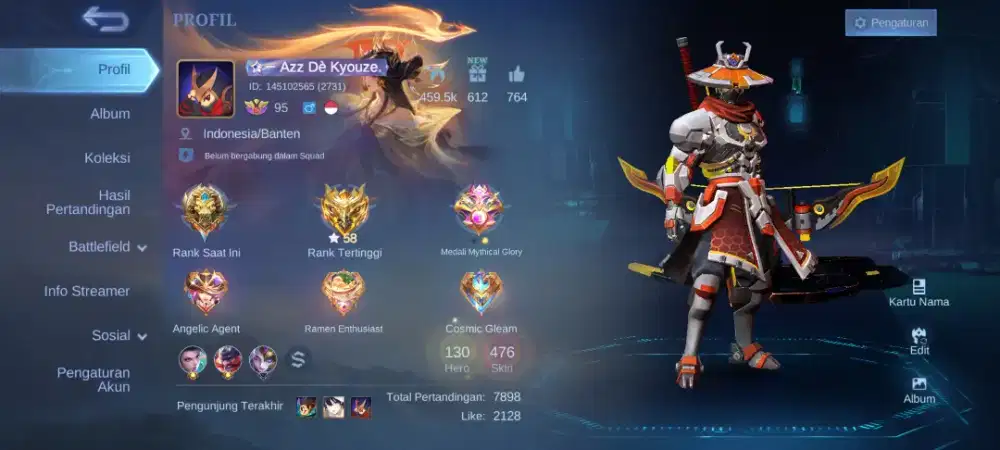Image resolution: width=1000 pixels, height=450 pixels.
Task: Expand the Sosial section
Action: click(x=119, y=335)
